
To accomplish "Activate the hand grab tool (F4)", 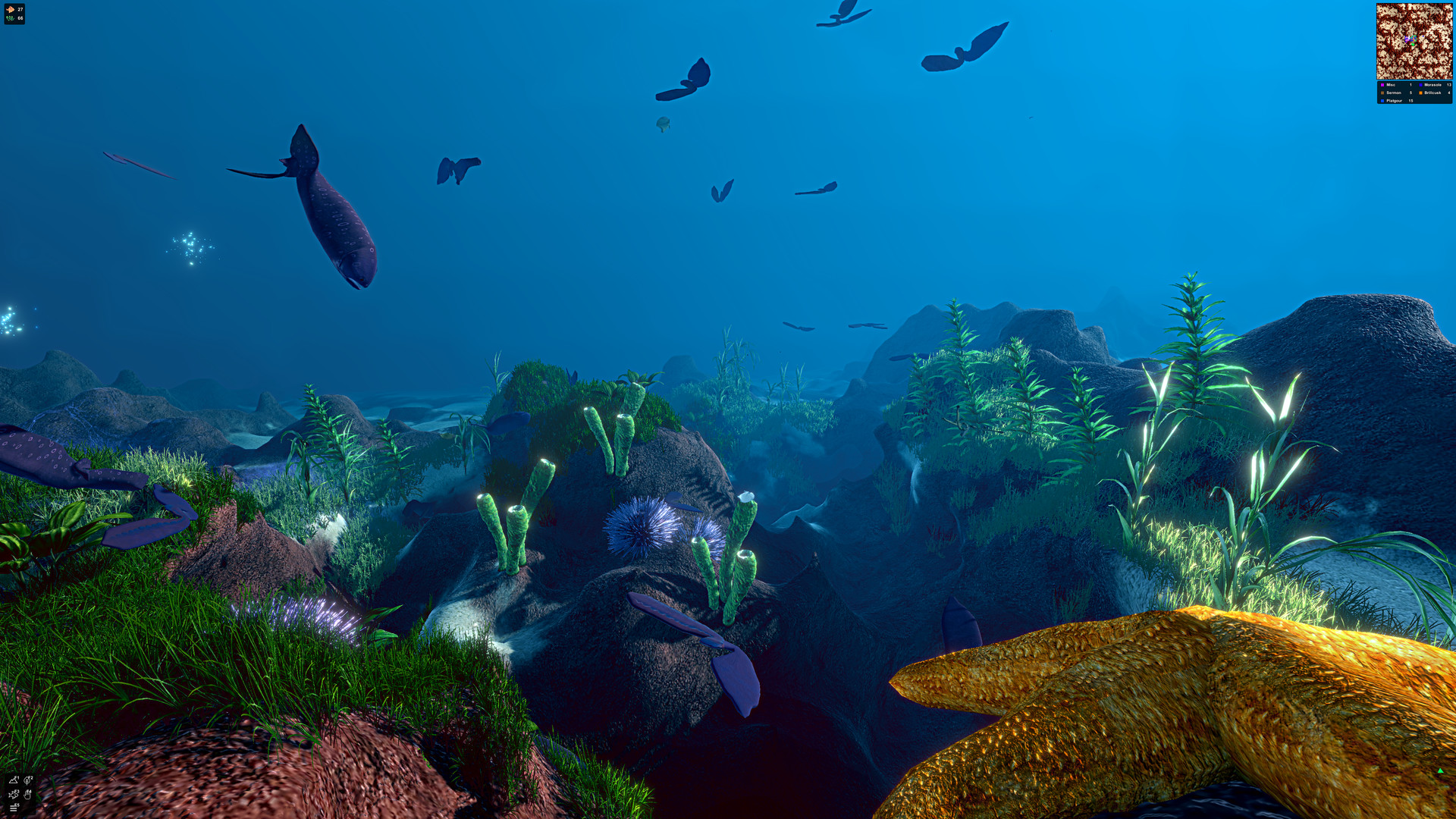I will click(x=27, y=795).
